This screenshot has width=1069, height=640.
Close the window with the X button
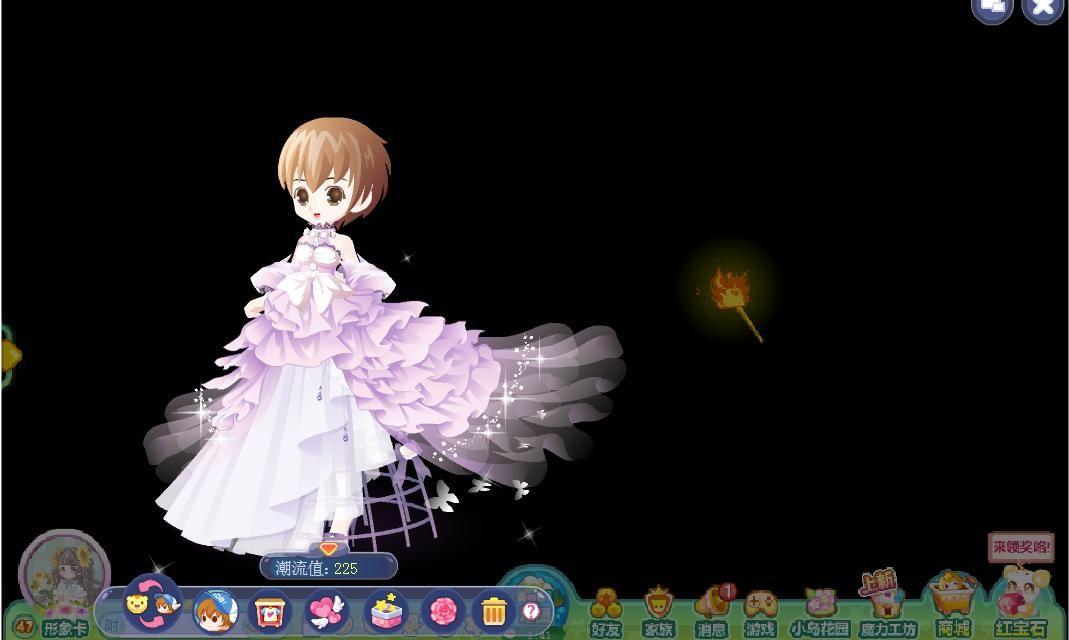[x=1043, y=8]
